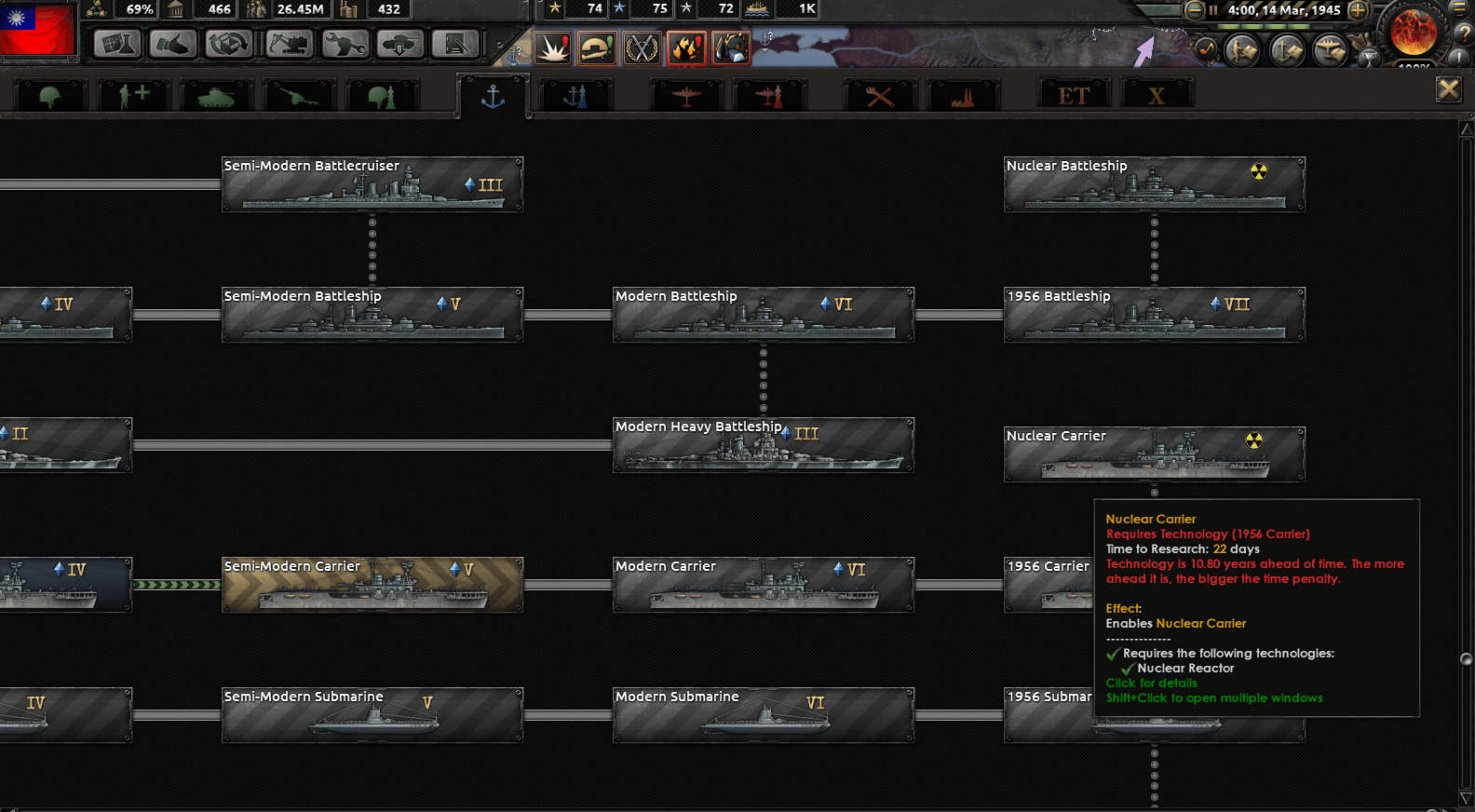Open the logistics menu icon

pos(455,44)
